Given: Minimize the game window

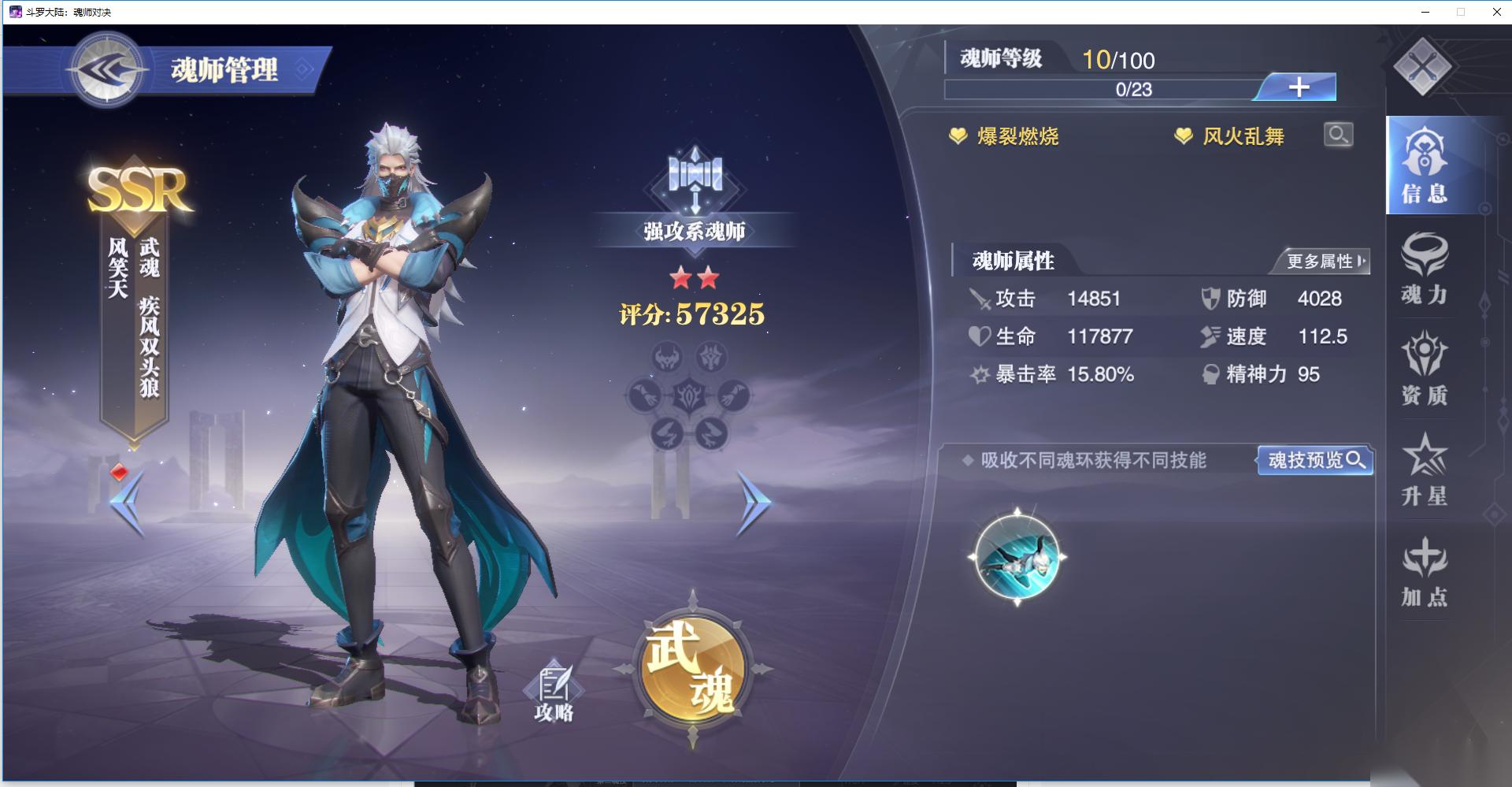Looking at the screenshot, I should click(x=1426, y=12).
